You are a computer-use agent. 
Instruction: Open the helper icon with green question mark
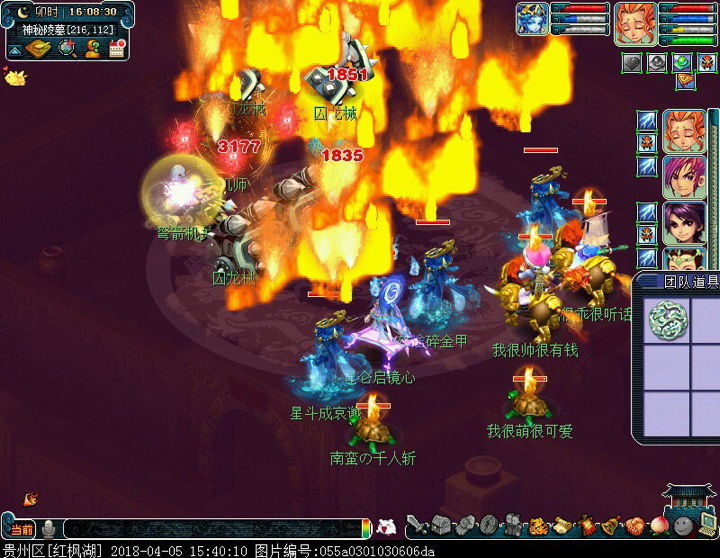click(x=92, y=49)
